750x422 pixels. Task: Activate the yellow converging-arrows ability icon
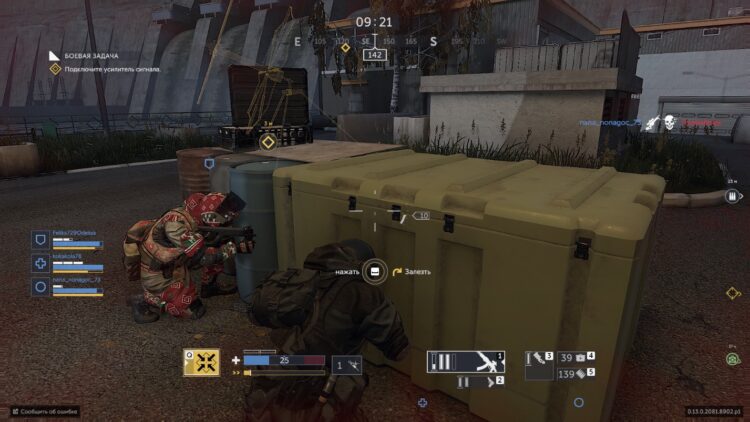pos(202,362)
